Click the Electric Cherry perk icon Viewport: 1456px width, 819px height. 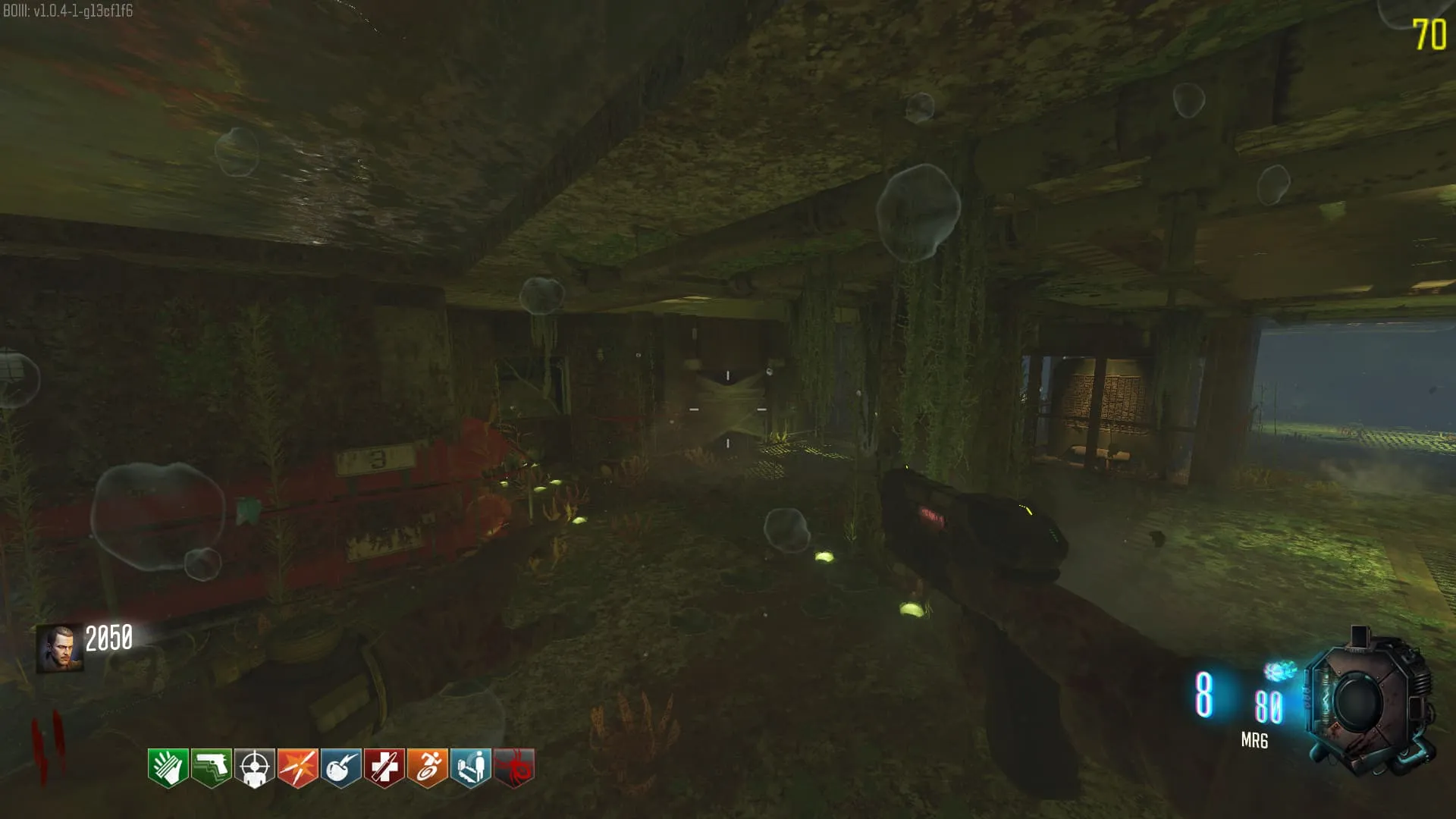click(340, 767)
